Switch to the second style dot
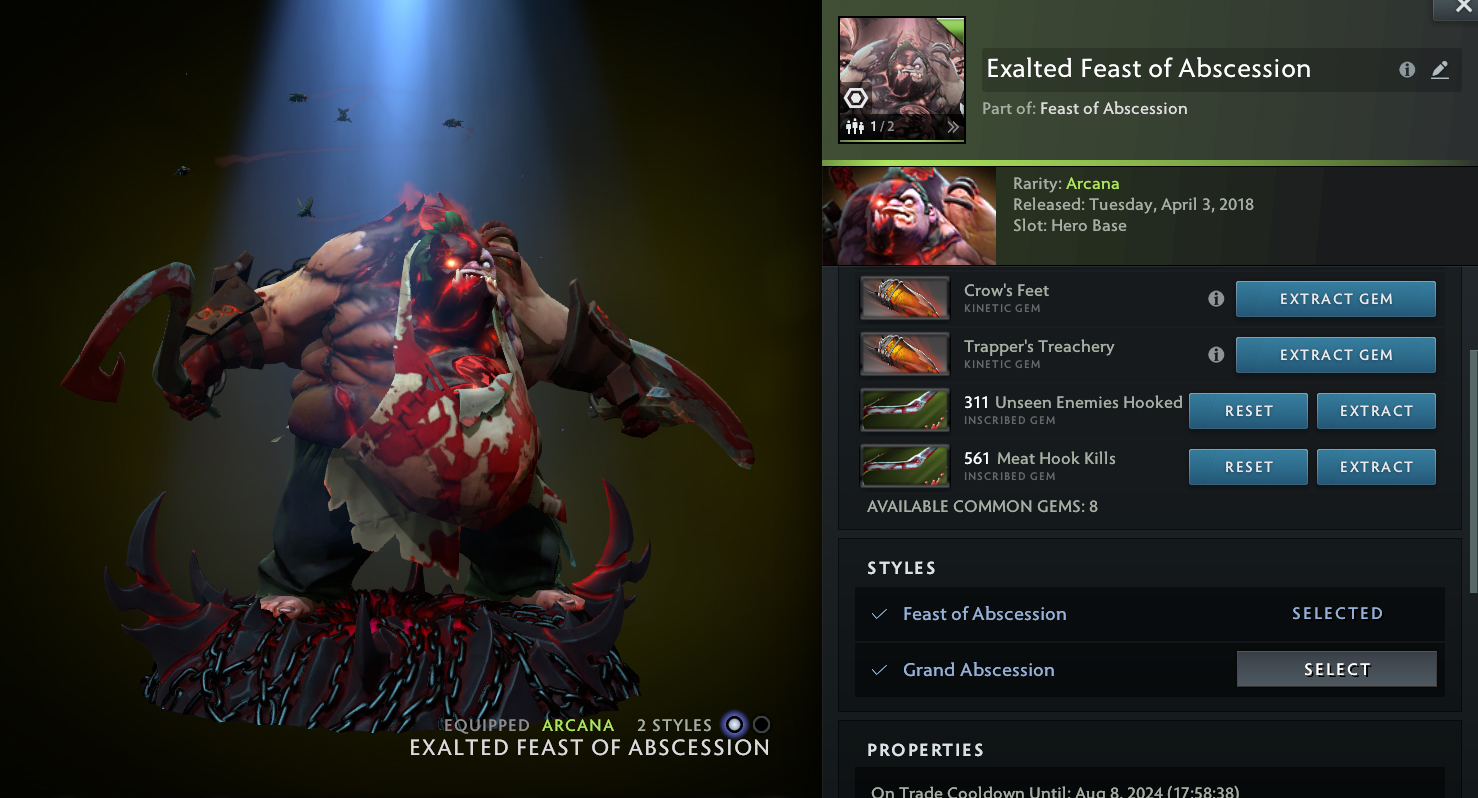The height and width of the screenshot is (798, 1478). tap(762, 725)
